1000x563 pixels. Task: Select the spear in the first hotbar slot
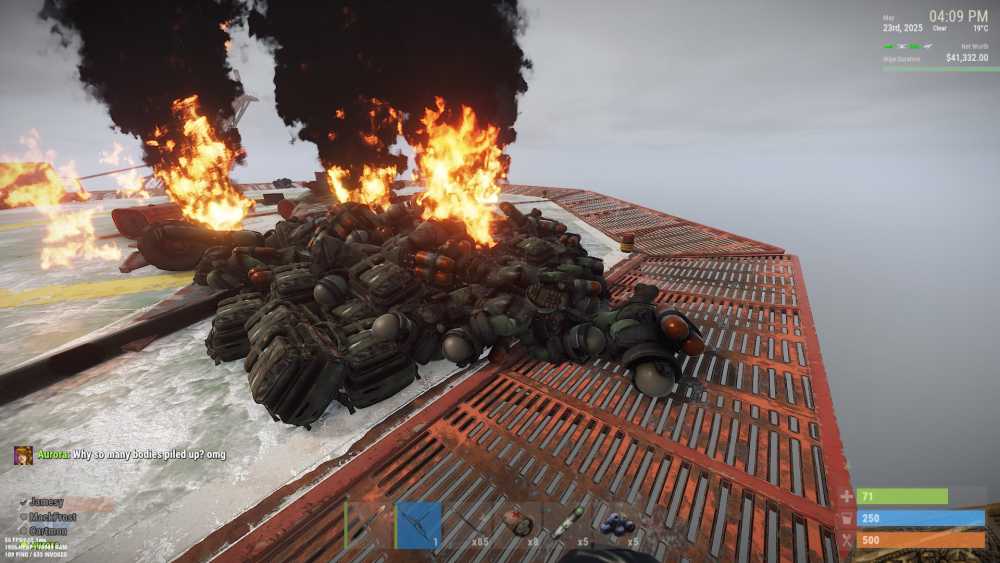click(368, 523)
